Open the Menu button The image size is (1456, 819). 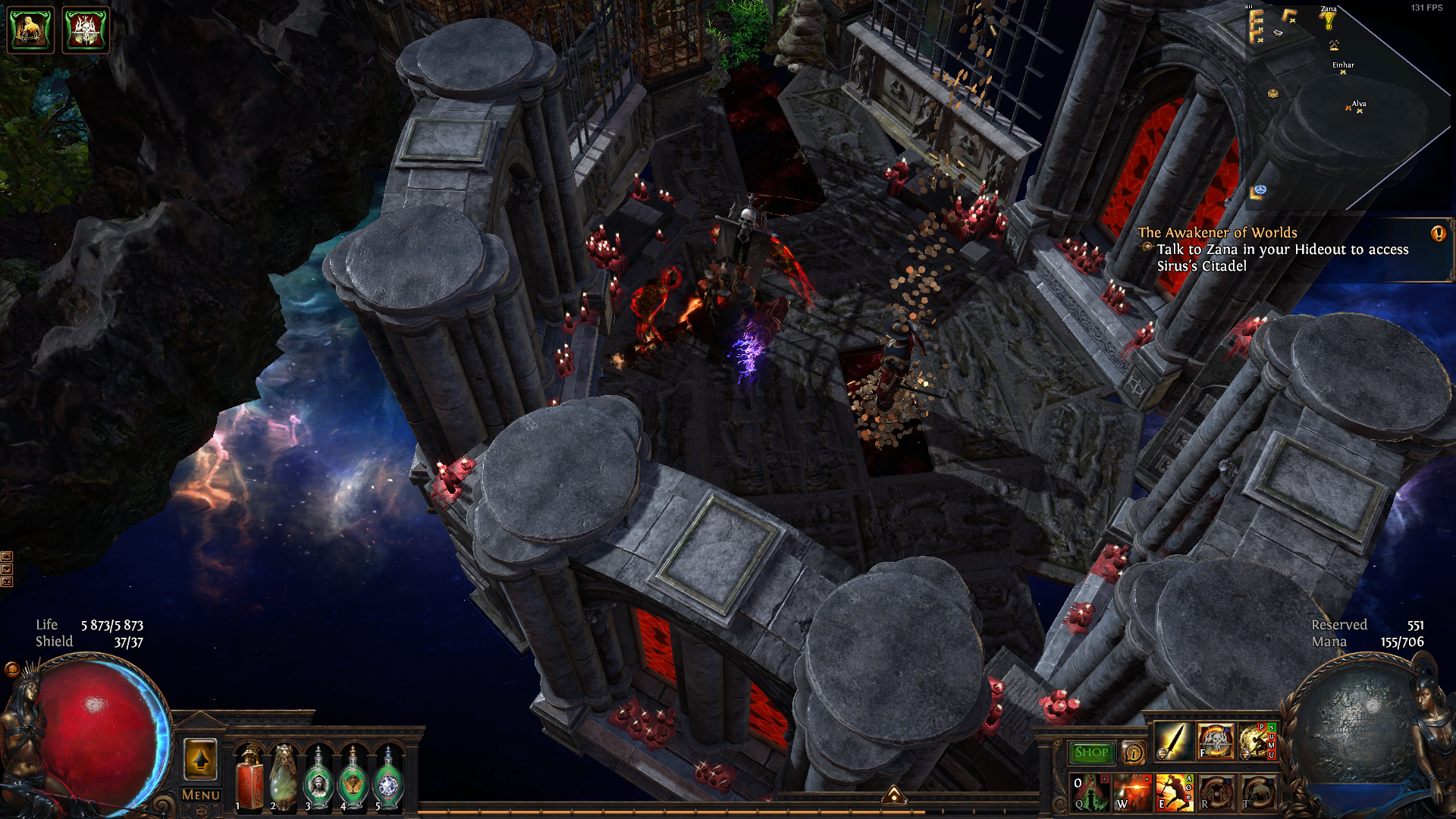pos(200,795)
